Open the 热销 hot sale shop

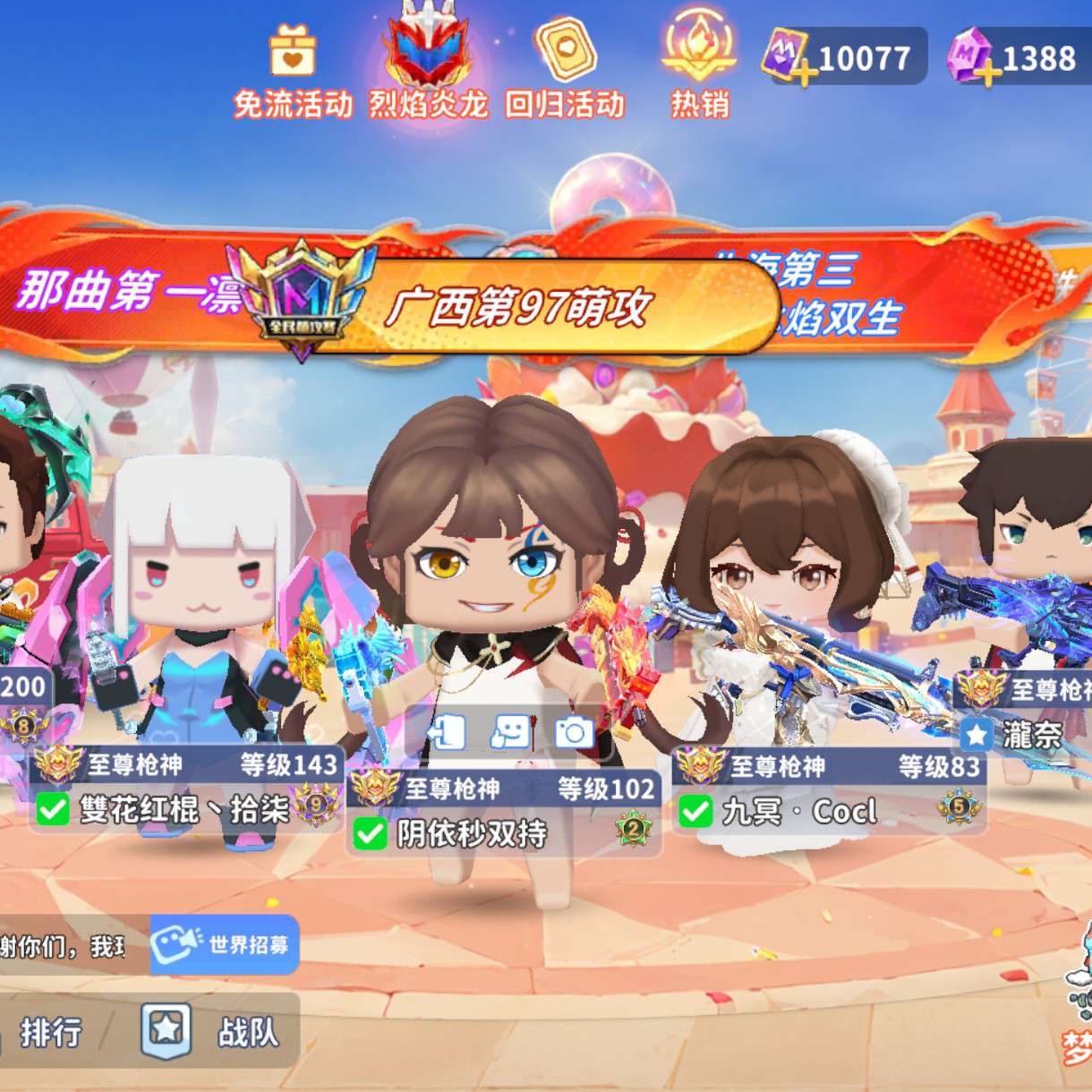point(699,67)
